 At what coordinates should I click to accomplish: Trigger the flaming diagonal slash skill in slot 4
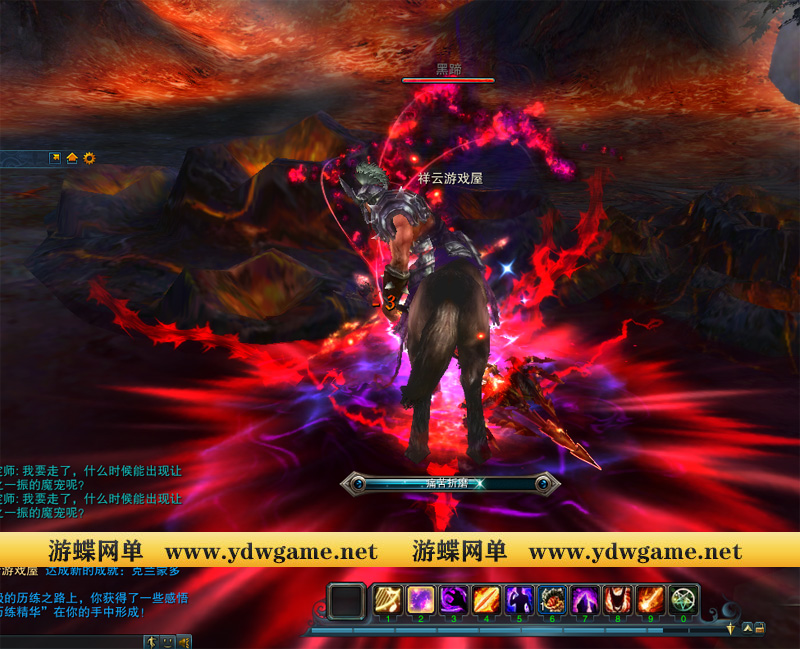click(486, 600)
